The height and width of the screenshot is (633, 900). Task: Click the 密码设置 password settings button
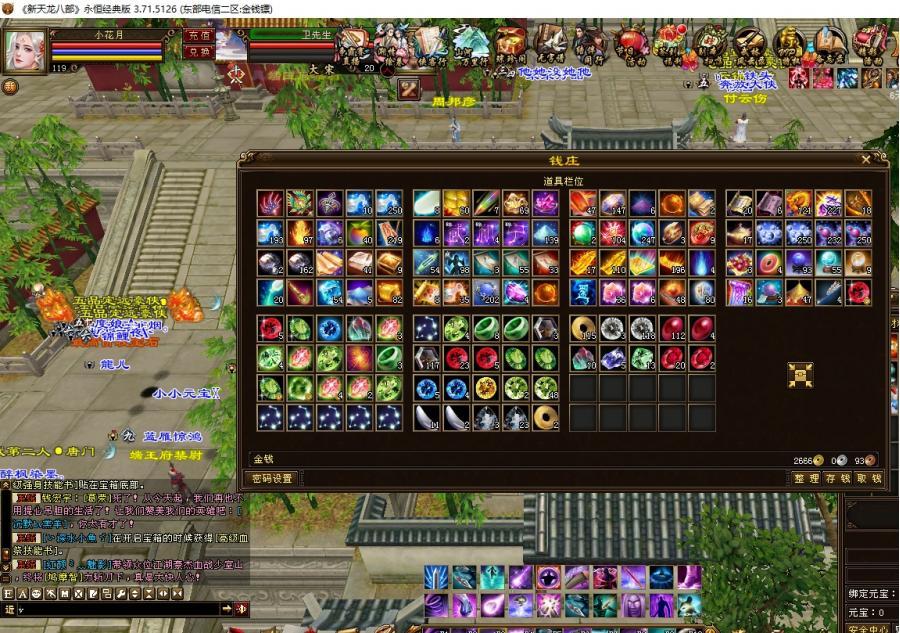(272, 479)
